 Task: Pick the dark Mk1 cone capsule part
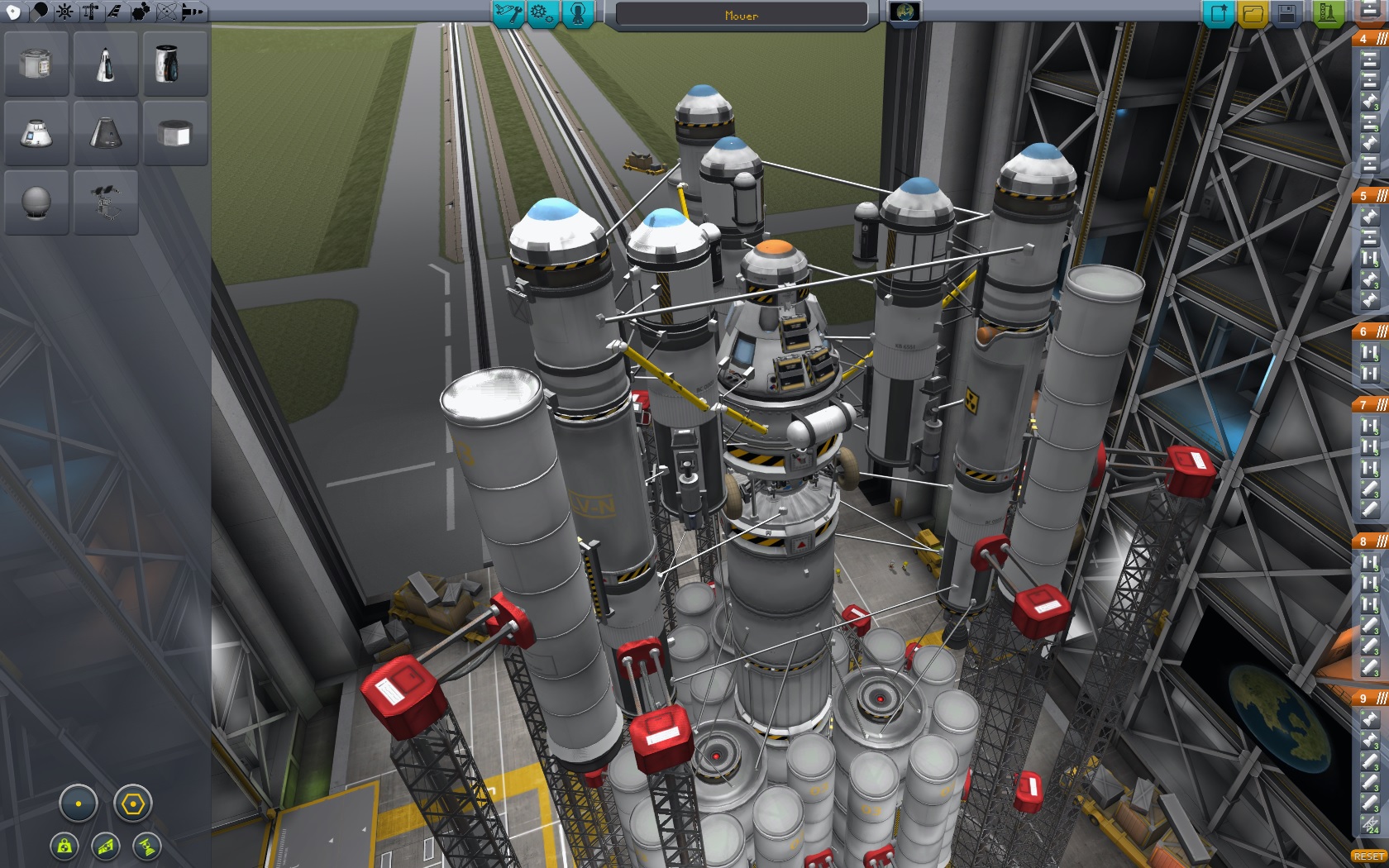coord(106,133)
